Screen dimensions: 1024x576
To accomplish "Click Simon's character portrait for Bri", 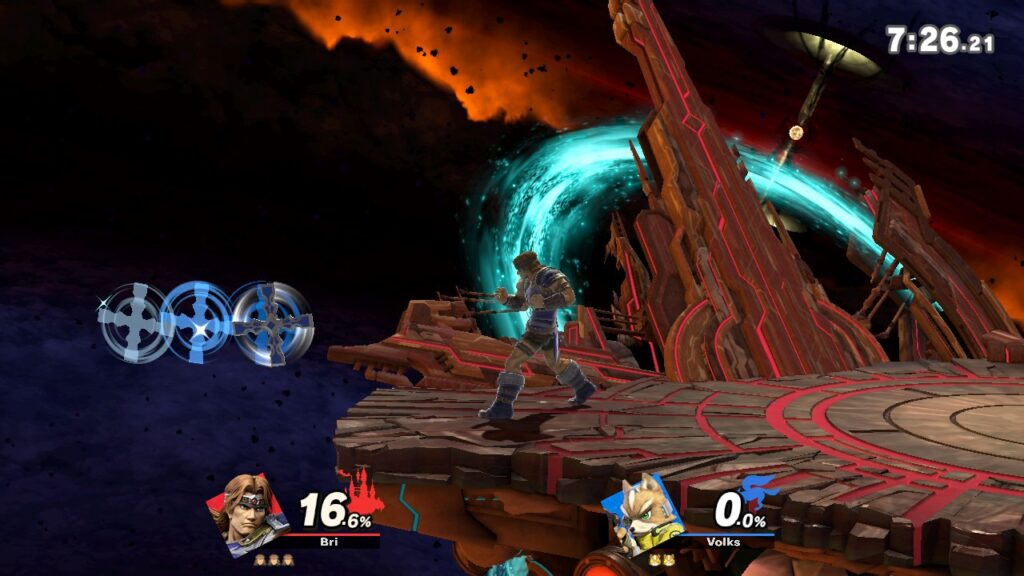I will pyautogui.click(x=246, y=512).
